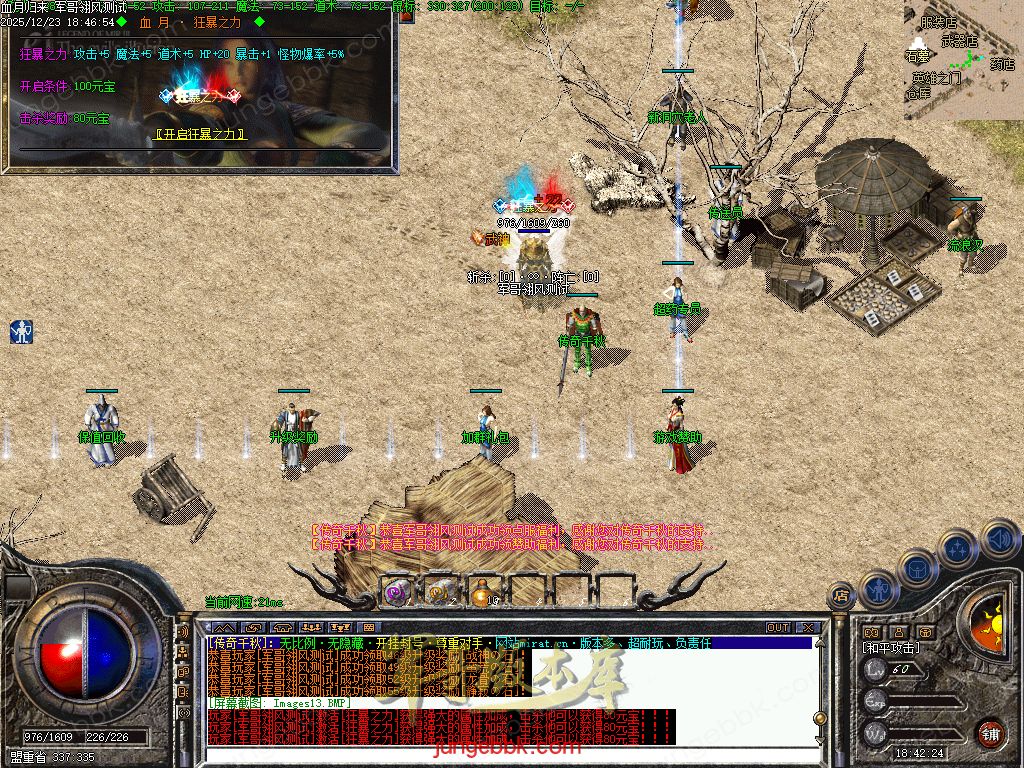Click the OUT button on chat bar

tap(778, 628)
